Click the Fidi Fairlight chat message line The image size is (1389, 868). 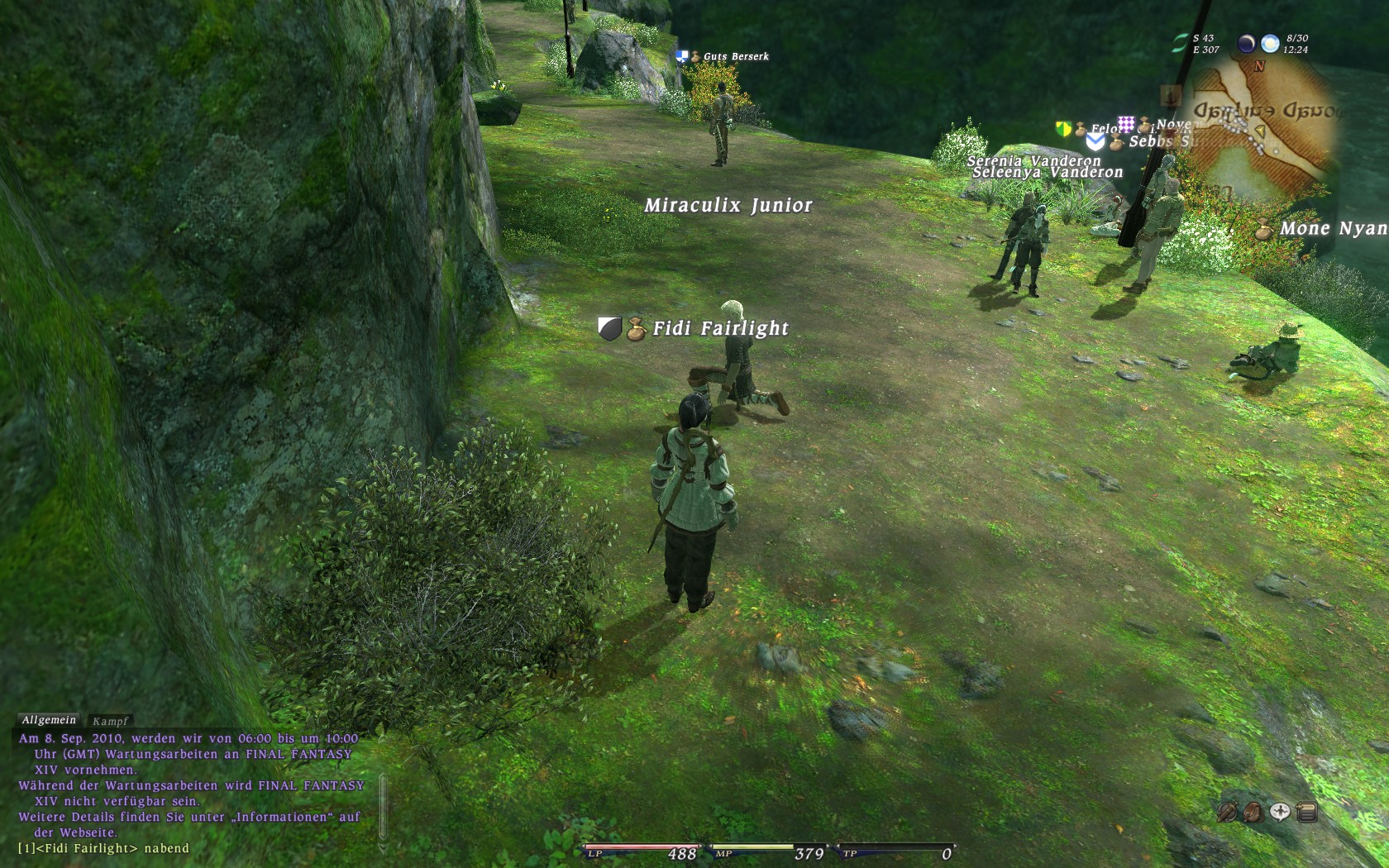[103, 848]
